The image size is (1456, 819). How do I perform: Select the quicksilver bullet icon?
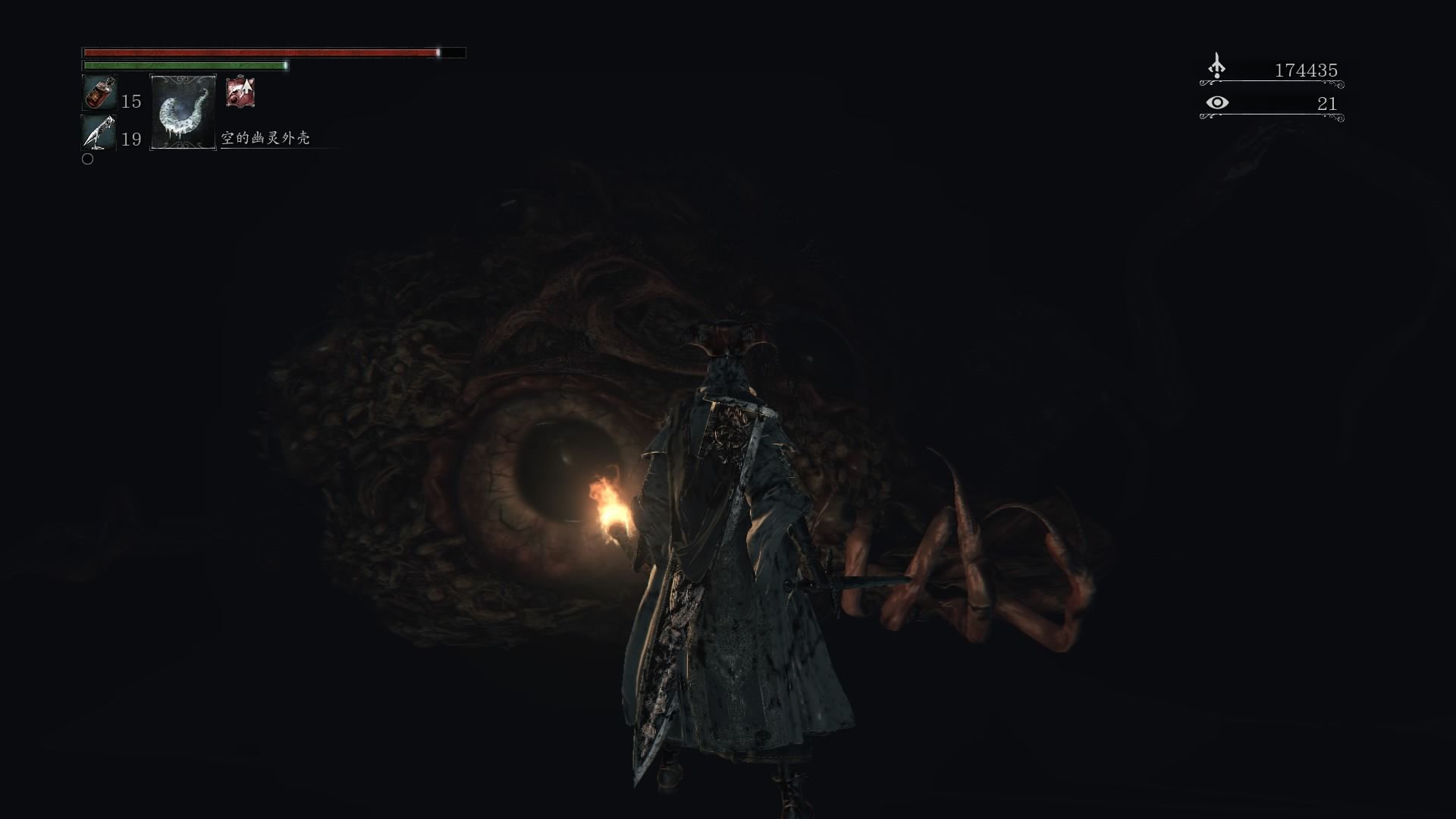pyautogui.click(x=99, y=133)
